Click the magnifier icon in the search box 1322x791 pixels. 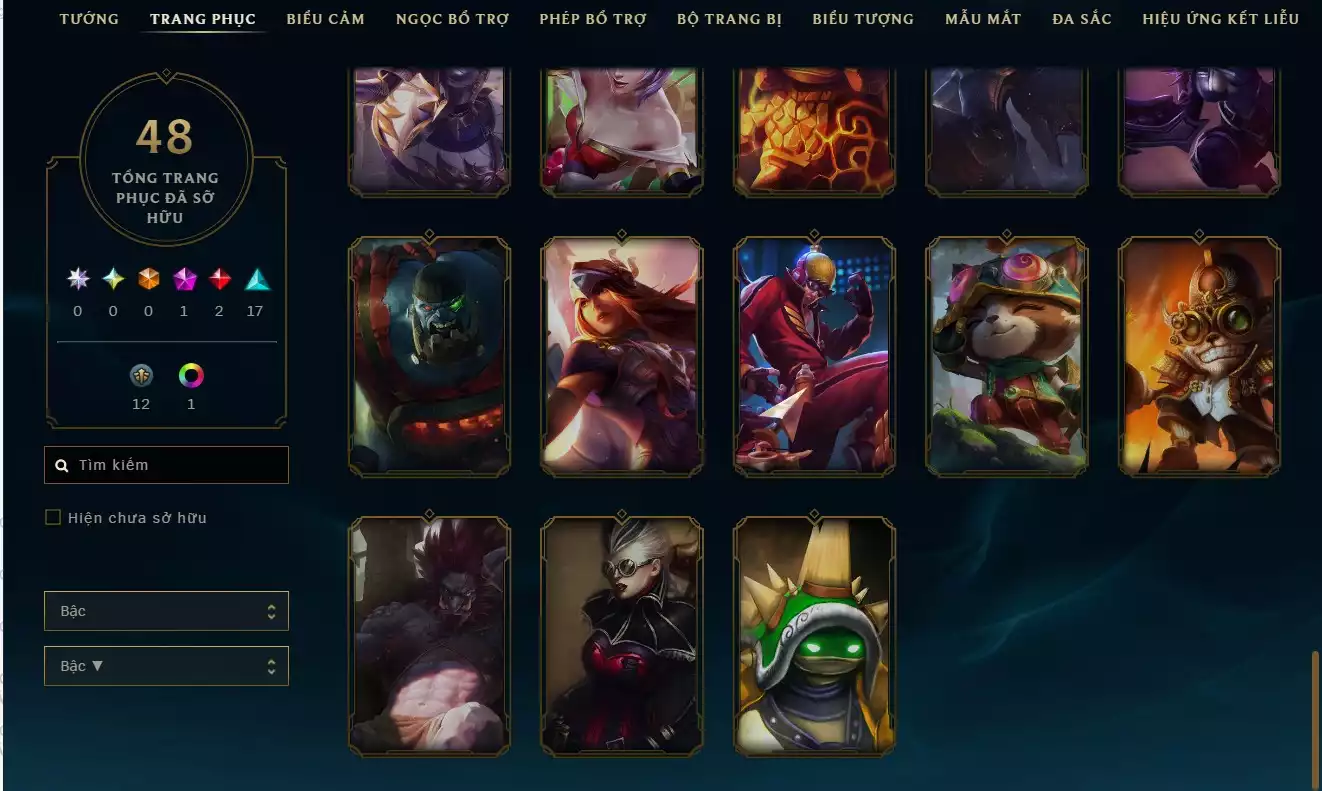[60, 464]
